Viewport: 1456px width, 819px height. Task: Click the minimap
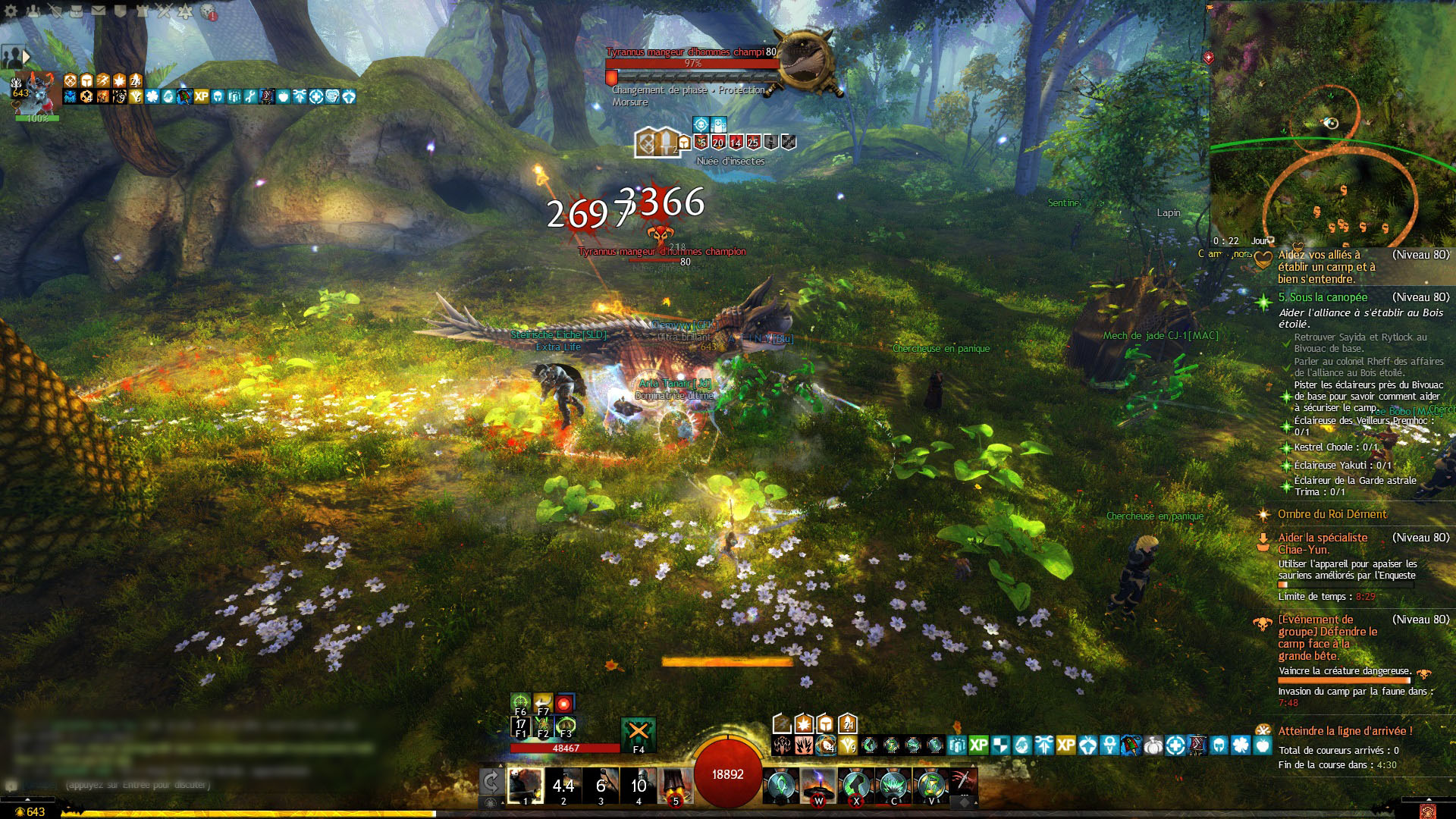coord(1332,121)
